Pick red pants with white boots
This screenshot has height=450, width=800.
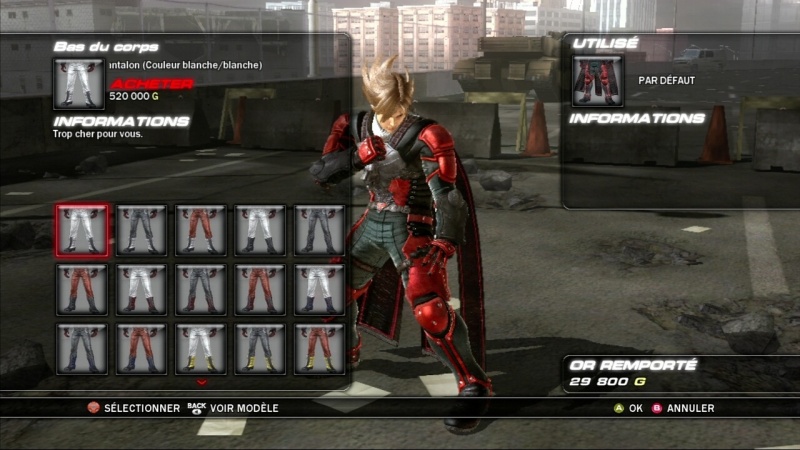(201, 230)
